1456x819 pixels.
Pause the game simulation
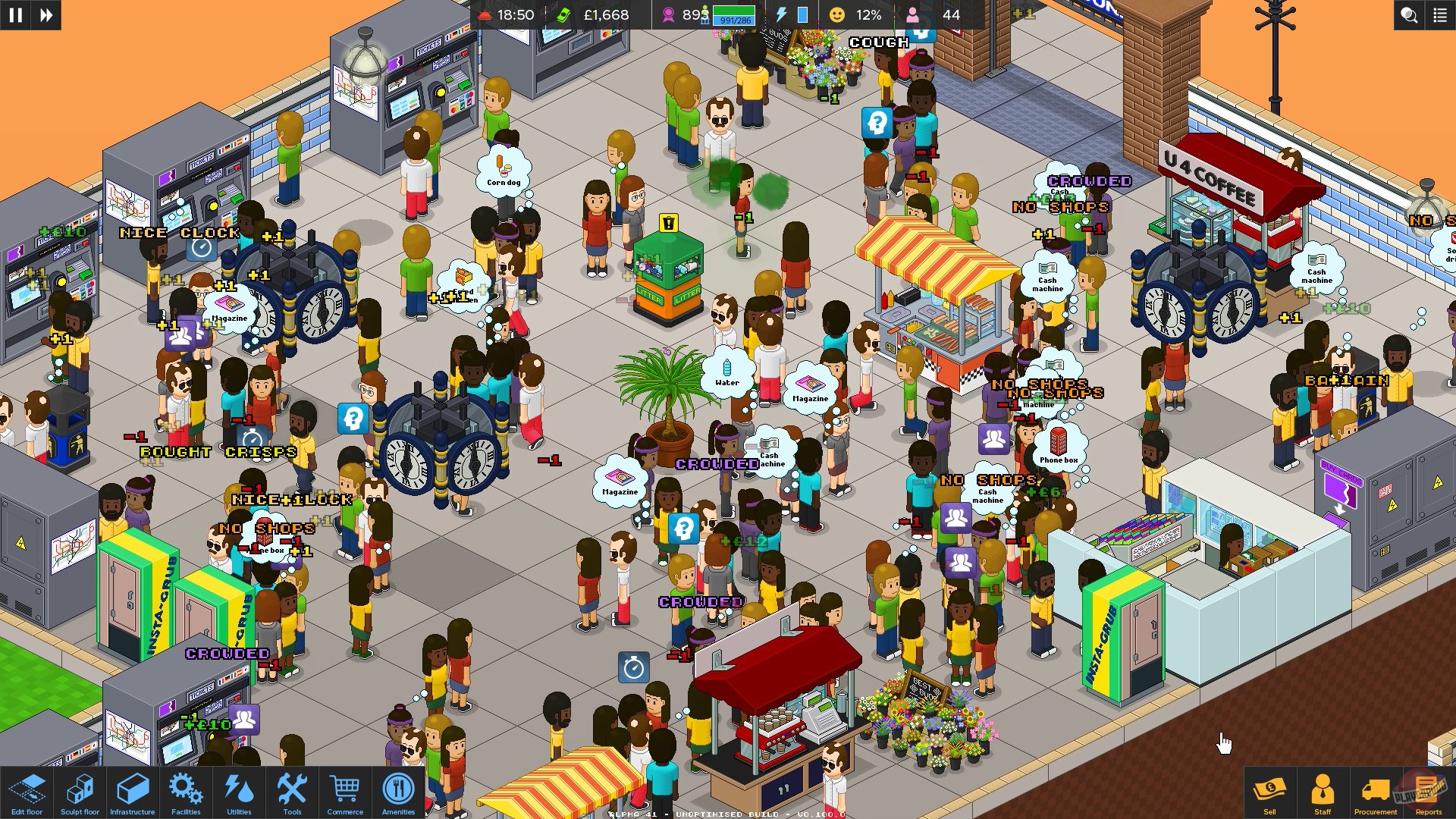click(16, 15)
